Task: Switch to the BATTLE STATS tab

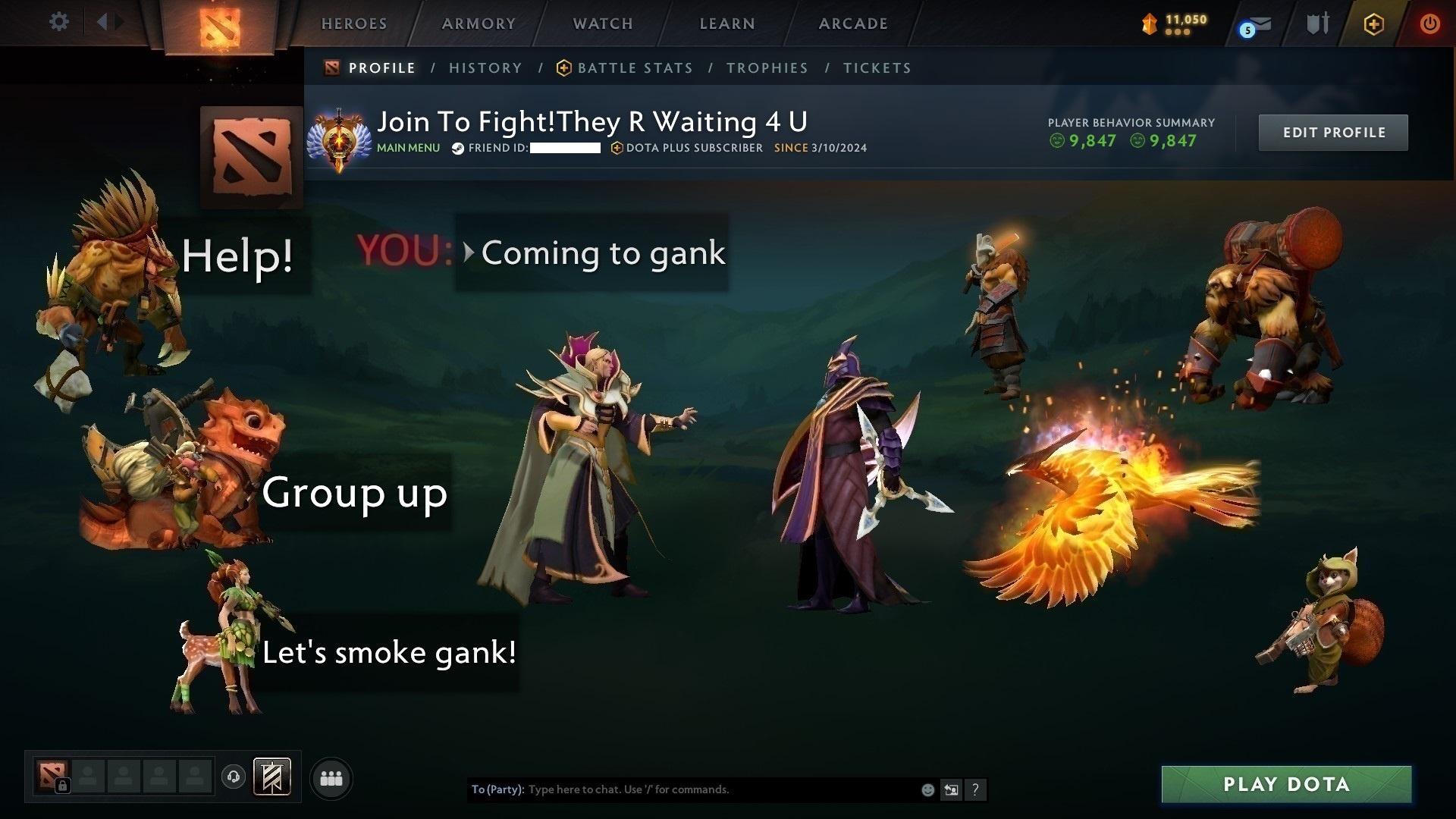Action: 634,67
